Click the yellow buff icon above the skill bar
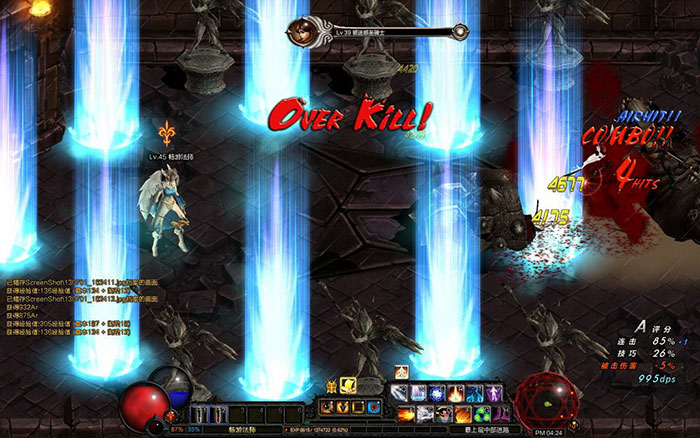Image resolution: width=700 pixels, height=438 pixels. 401,372
